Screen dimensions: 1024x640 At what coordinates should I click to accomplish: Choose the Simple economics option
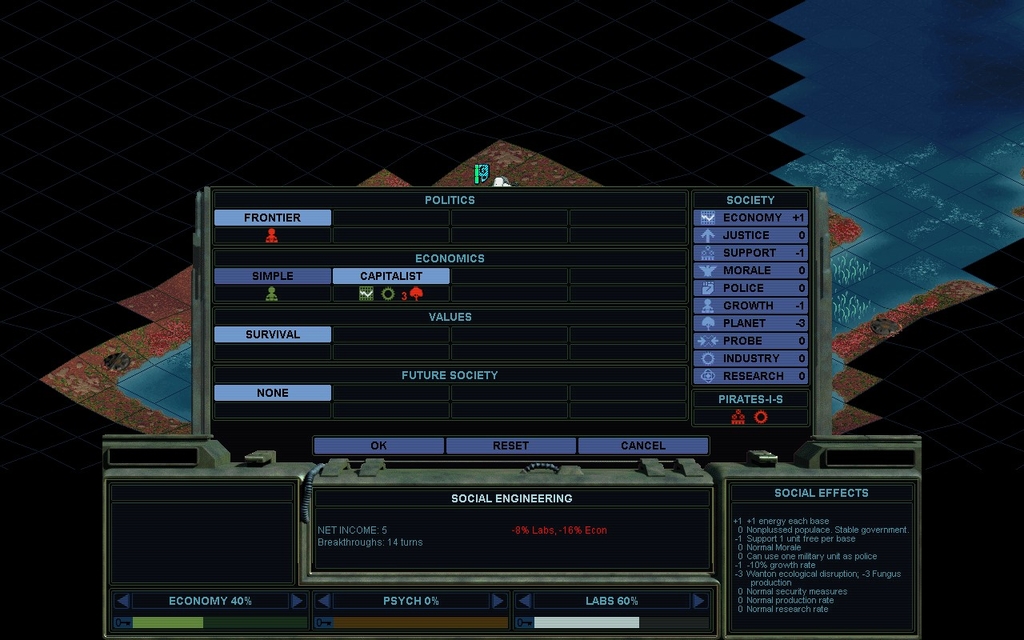272,276
